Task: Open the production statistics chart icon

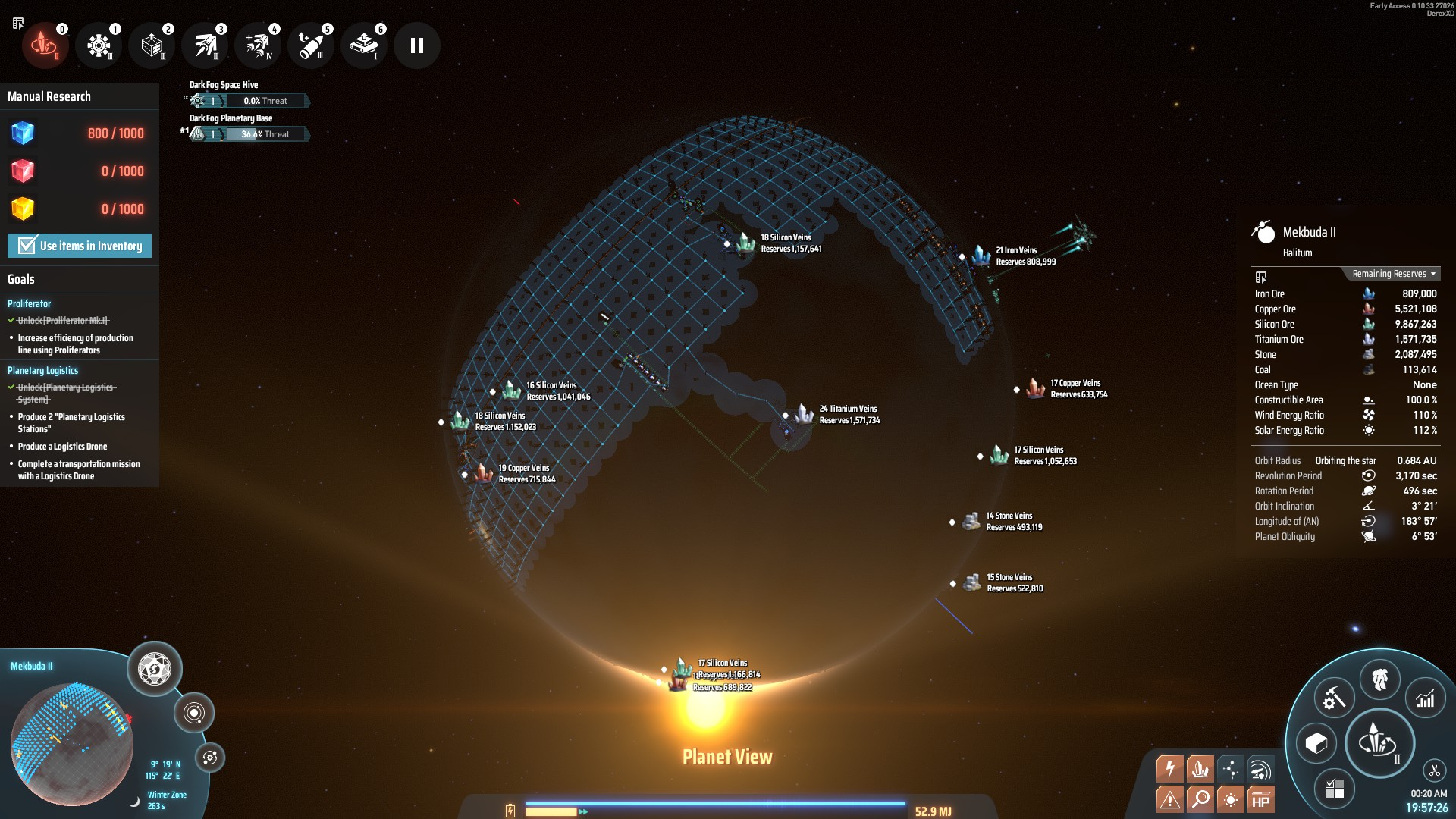Action: (x=1426, y=698)
